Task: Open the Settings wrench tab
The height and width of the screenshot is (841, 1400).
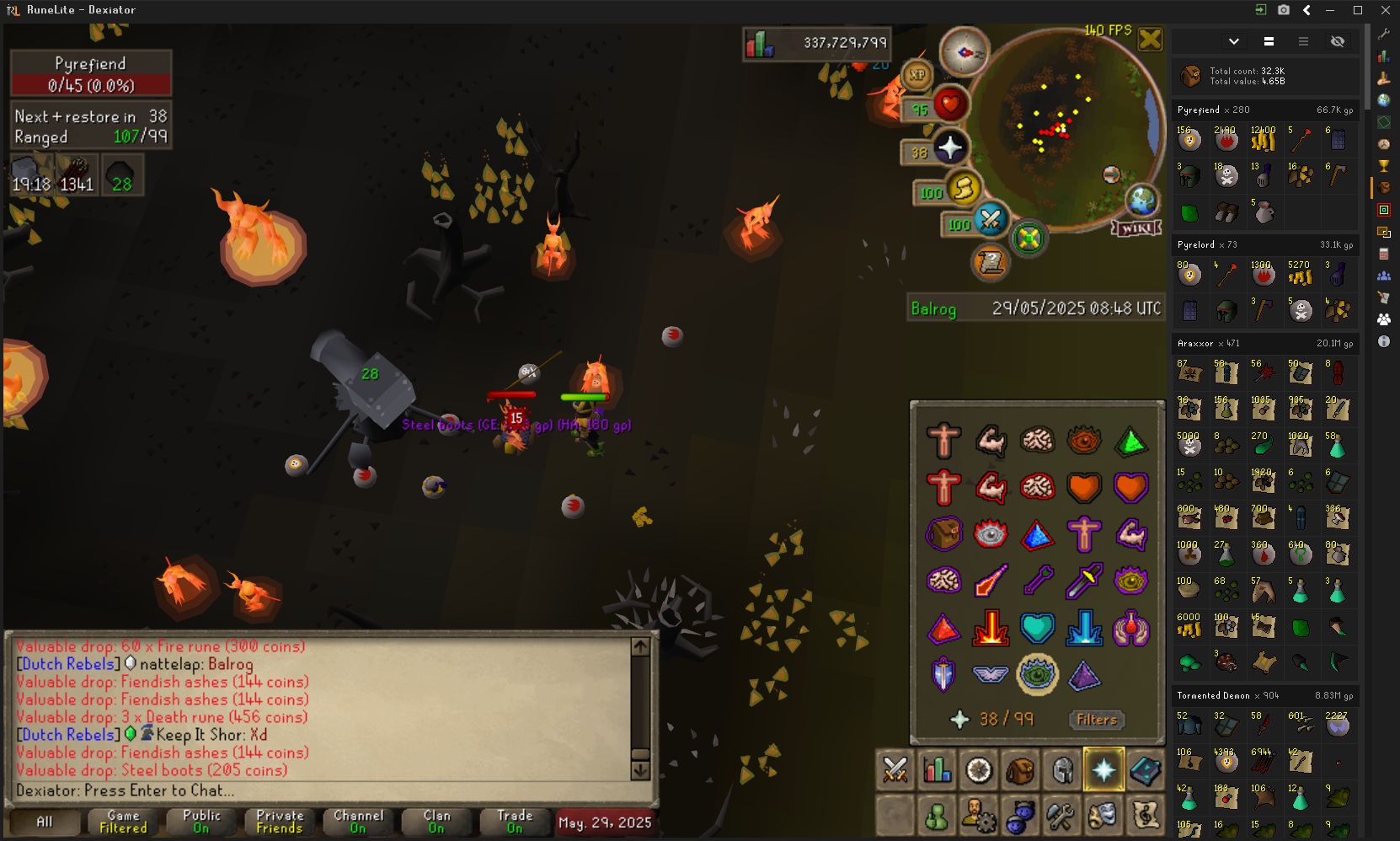Action: point(1061,816)
